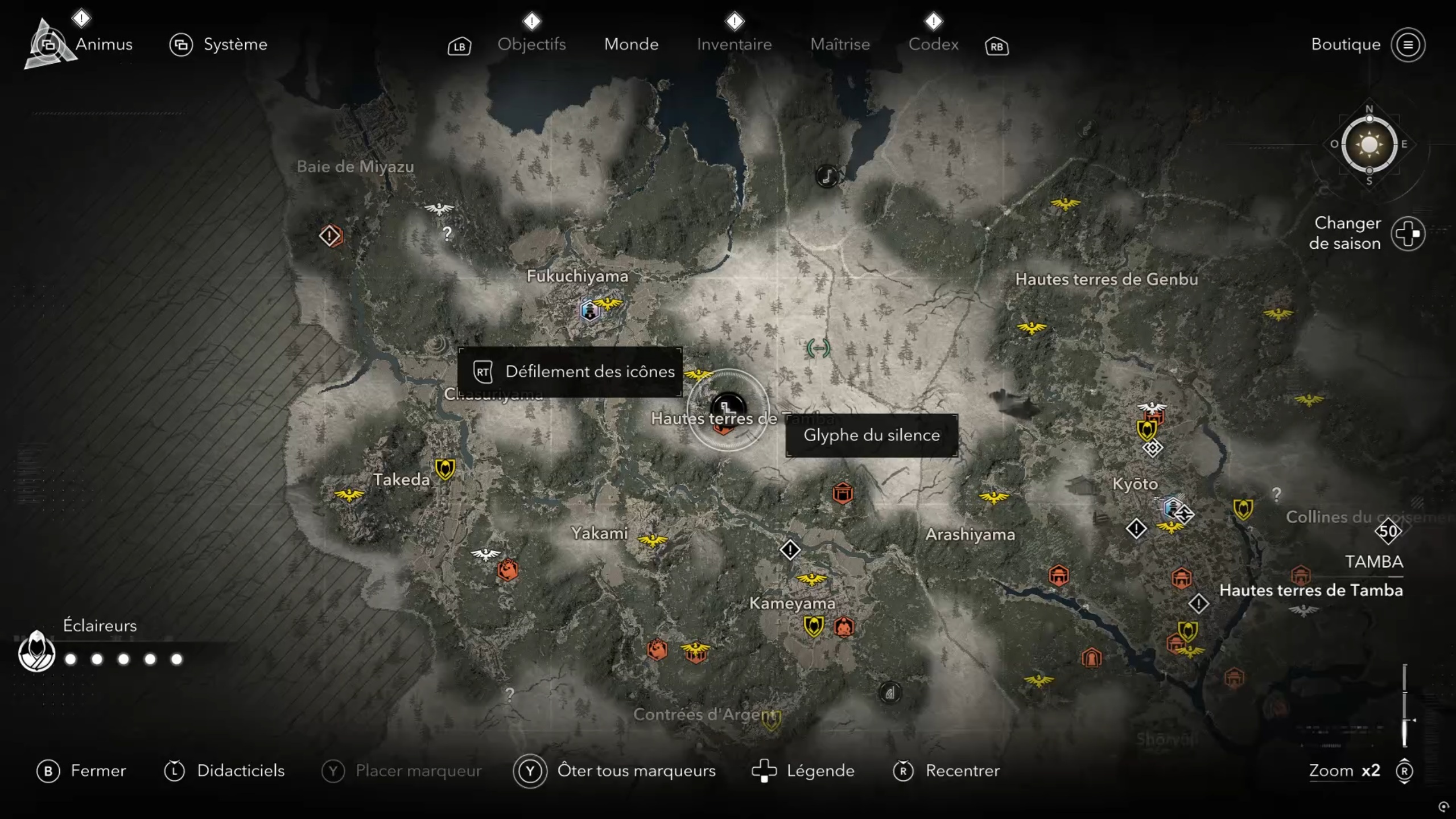
Task: Show the Codex tab
Action: [933, 44]
